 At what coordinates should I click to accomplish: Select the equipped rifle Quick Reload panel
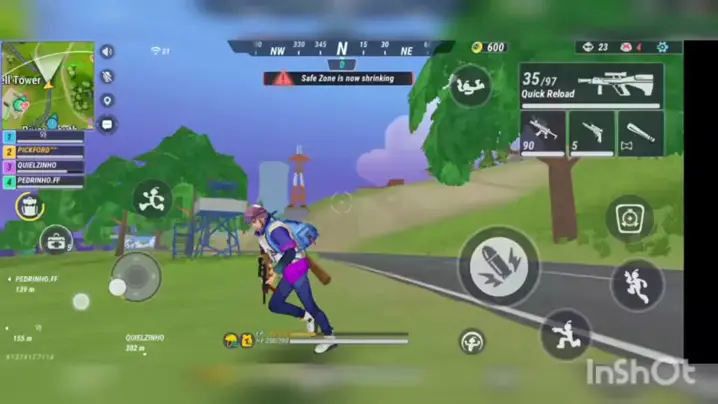(x=590, y=86)
